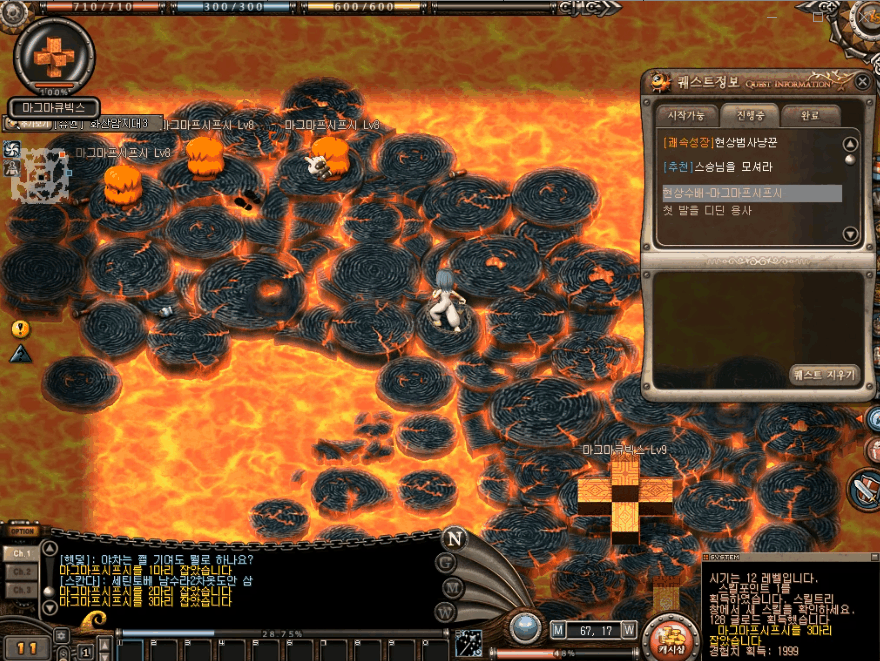
Task: Close the Quest Information window
Action: [x=862, y=81]
